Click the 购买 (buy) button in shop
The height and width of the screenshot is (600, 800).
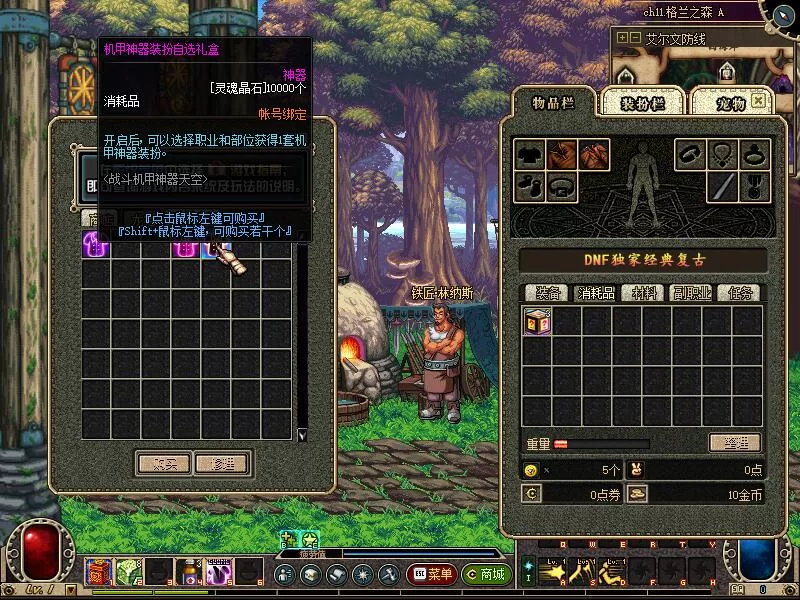tap(163, 463)
